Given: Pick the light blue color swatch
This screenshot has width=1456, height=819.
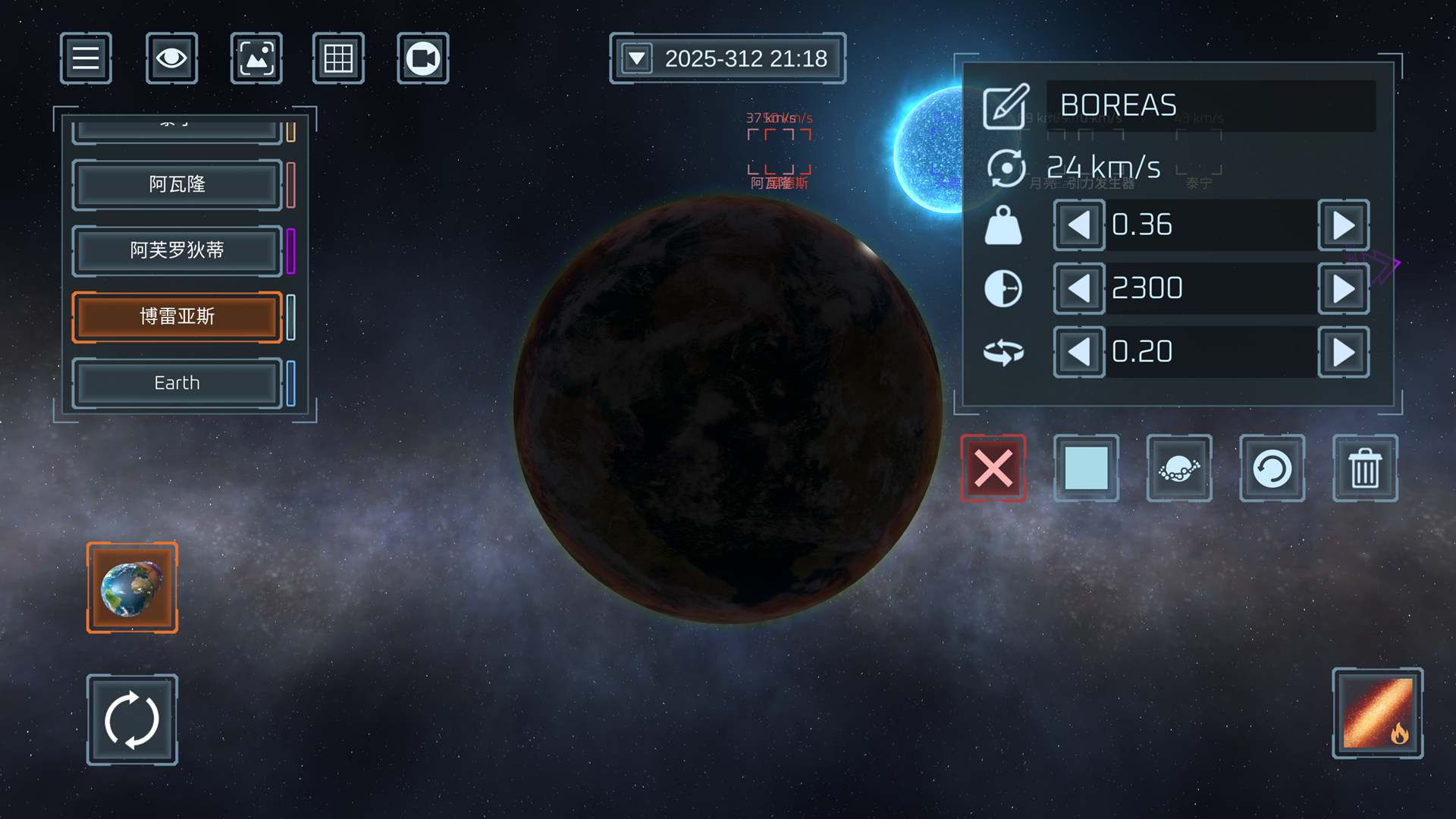Looking at the screenshot, I should 1086,468.
